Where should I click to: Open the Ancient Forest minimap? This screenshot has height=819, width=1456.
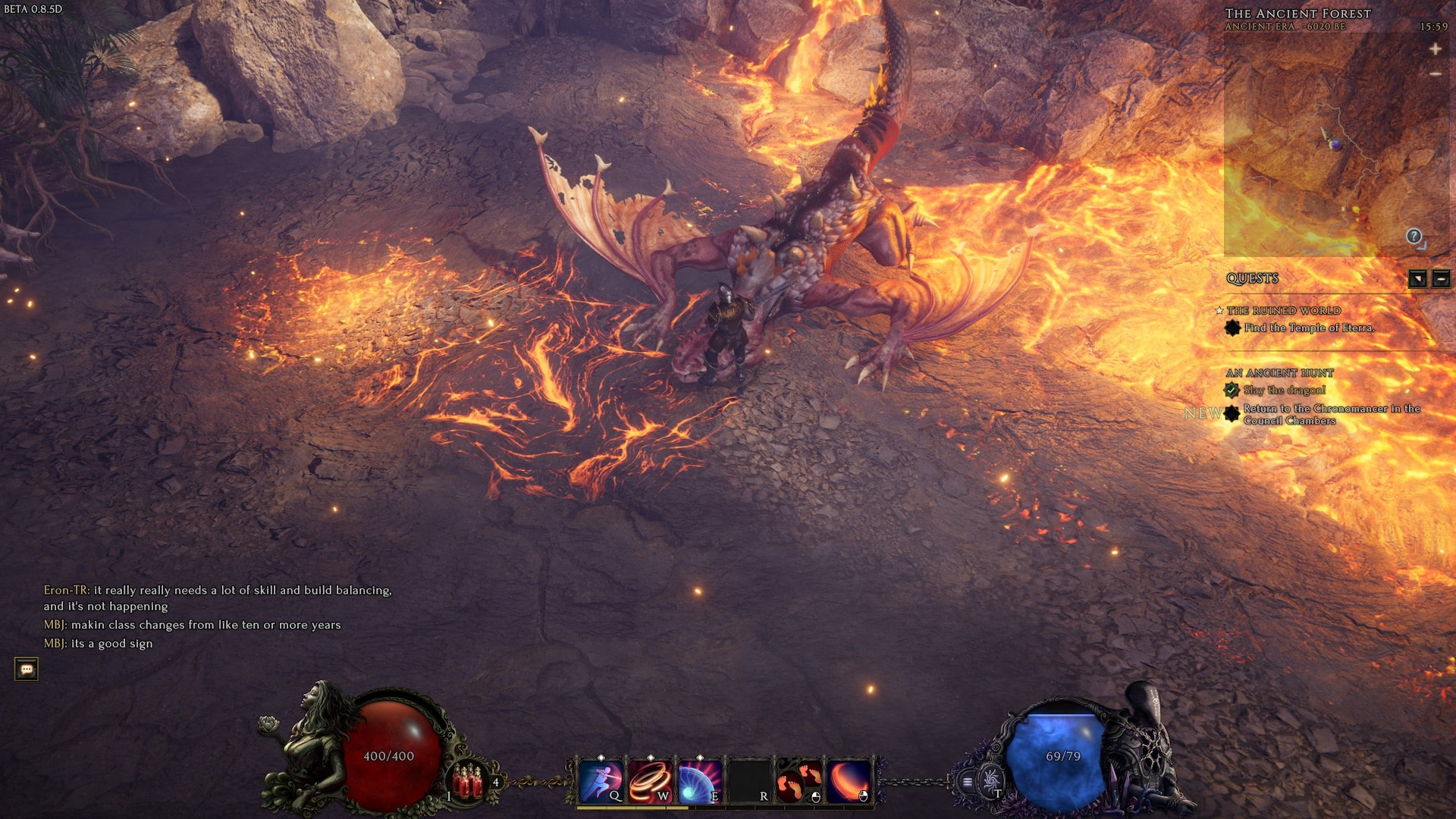[1335, 144]
